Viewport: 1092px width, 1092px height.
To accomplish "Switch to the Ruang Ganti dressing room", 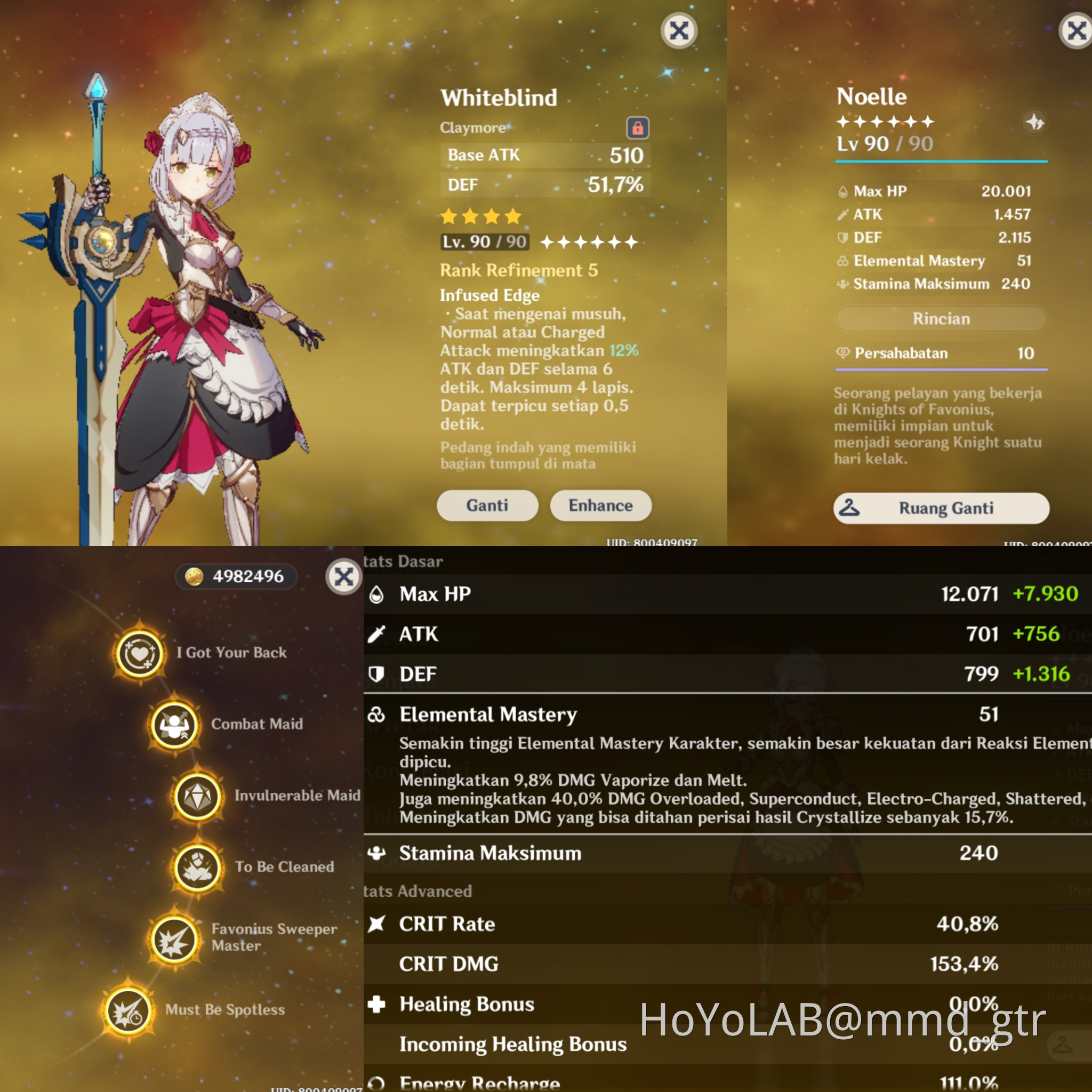I will point(942,508).
